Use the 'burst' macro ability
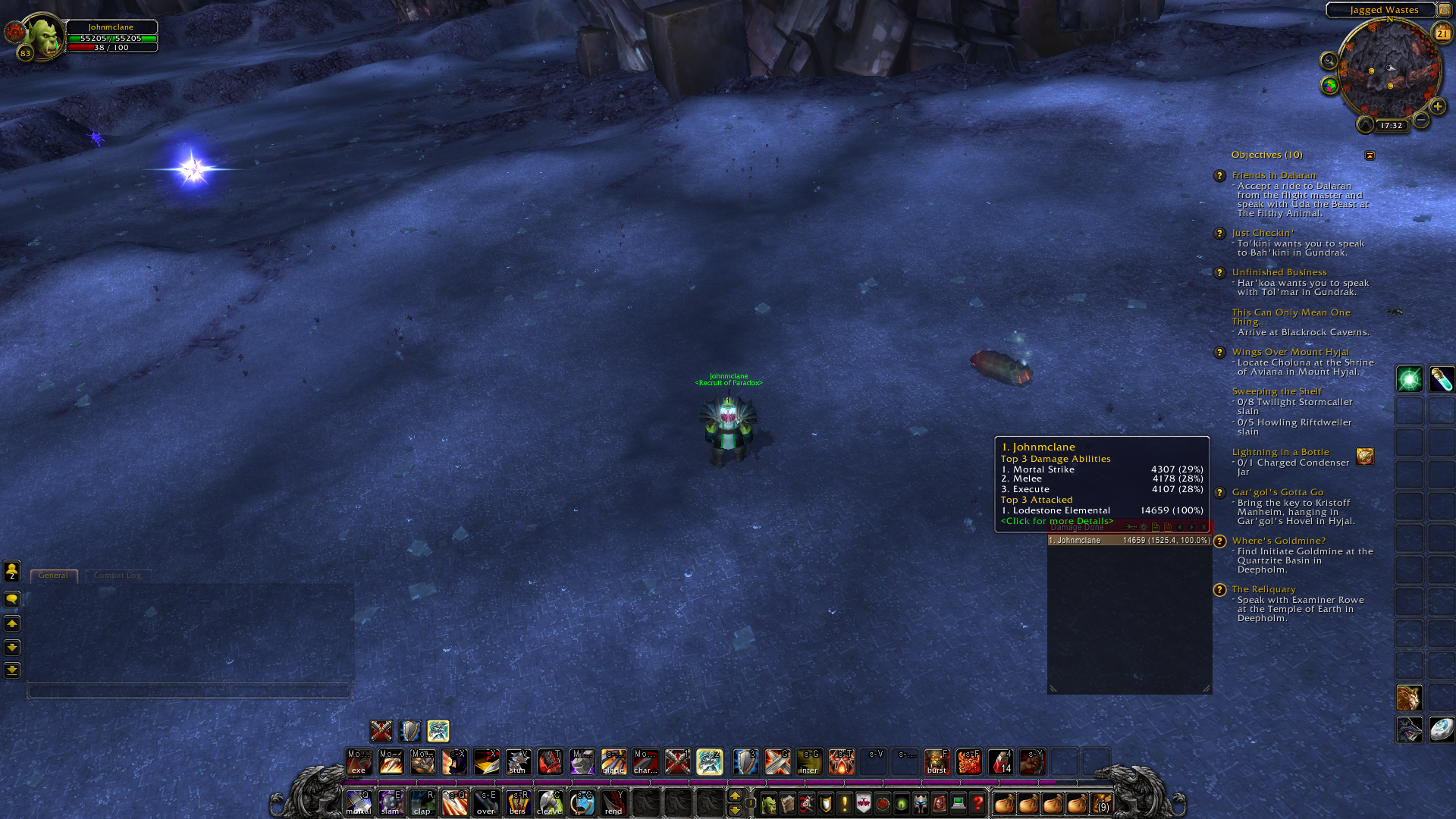1456x819 pixels. point(937,761)
